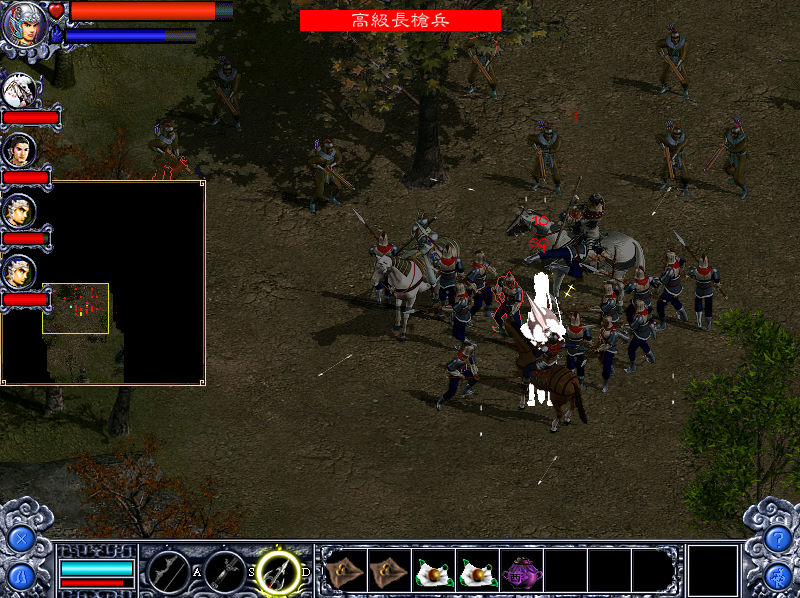
Task: Click the blue figure button below help
Action: [778, 577]
